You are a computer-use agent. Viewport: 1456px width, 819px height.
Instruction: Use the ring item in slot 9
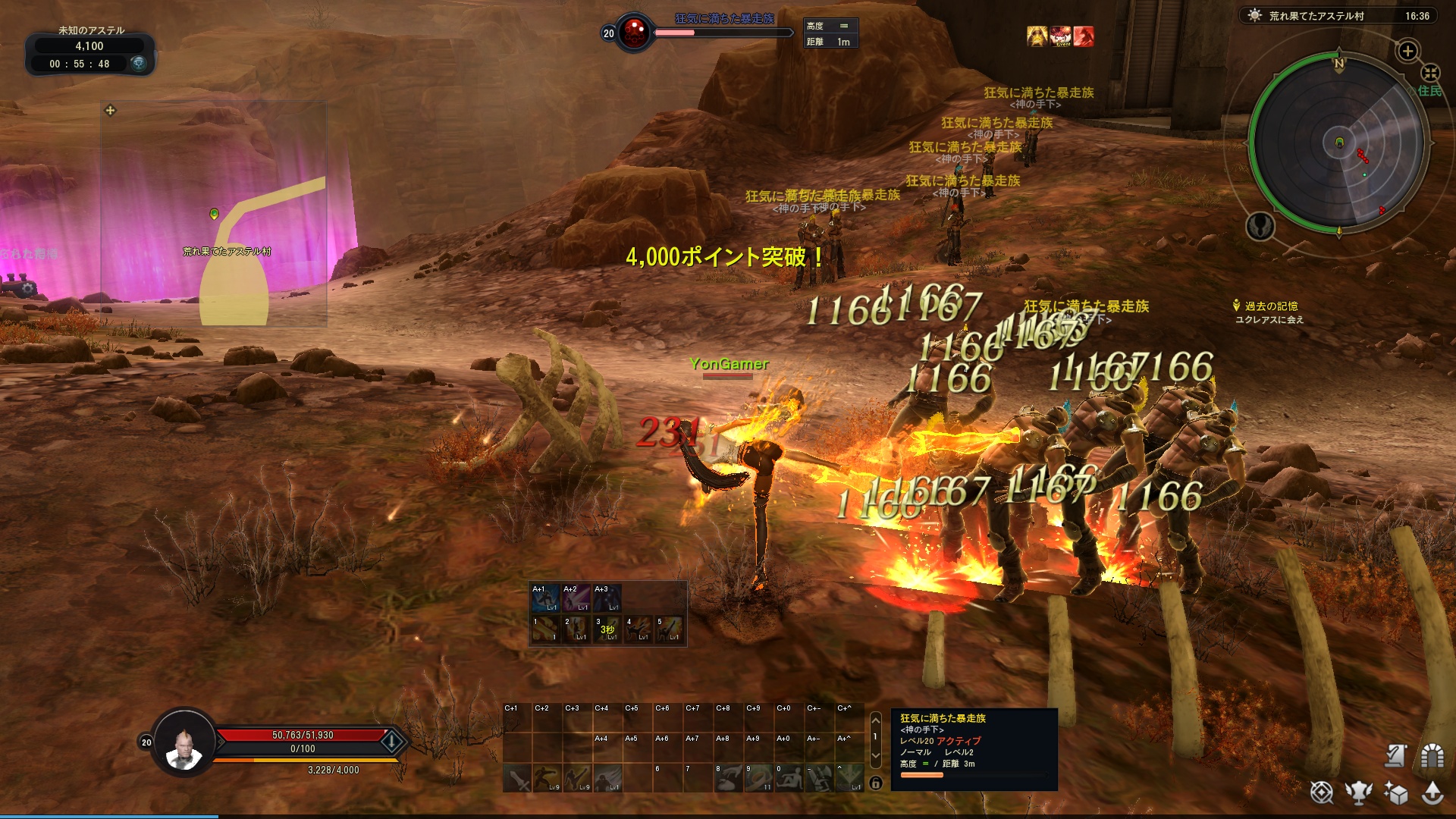tap(758, 778)
